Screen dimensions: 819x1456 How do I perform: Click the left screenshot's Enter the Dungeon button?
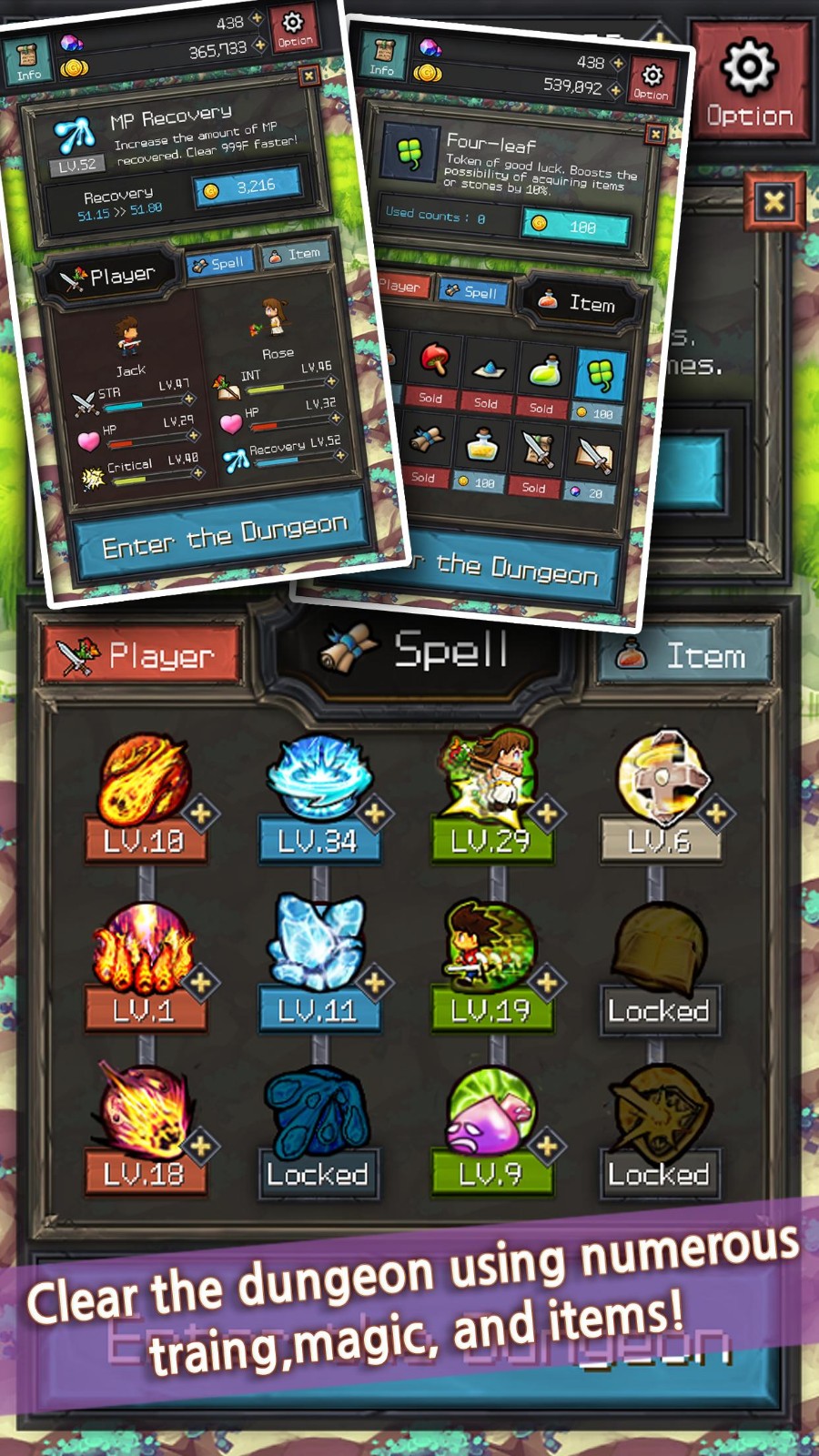tap(225, 536)
